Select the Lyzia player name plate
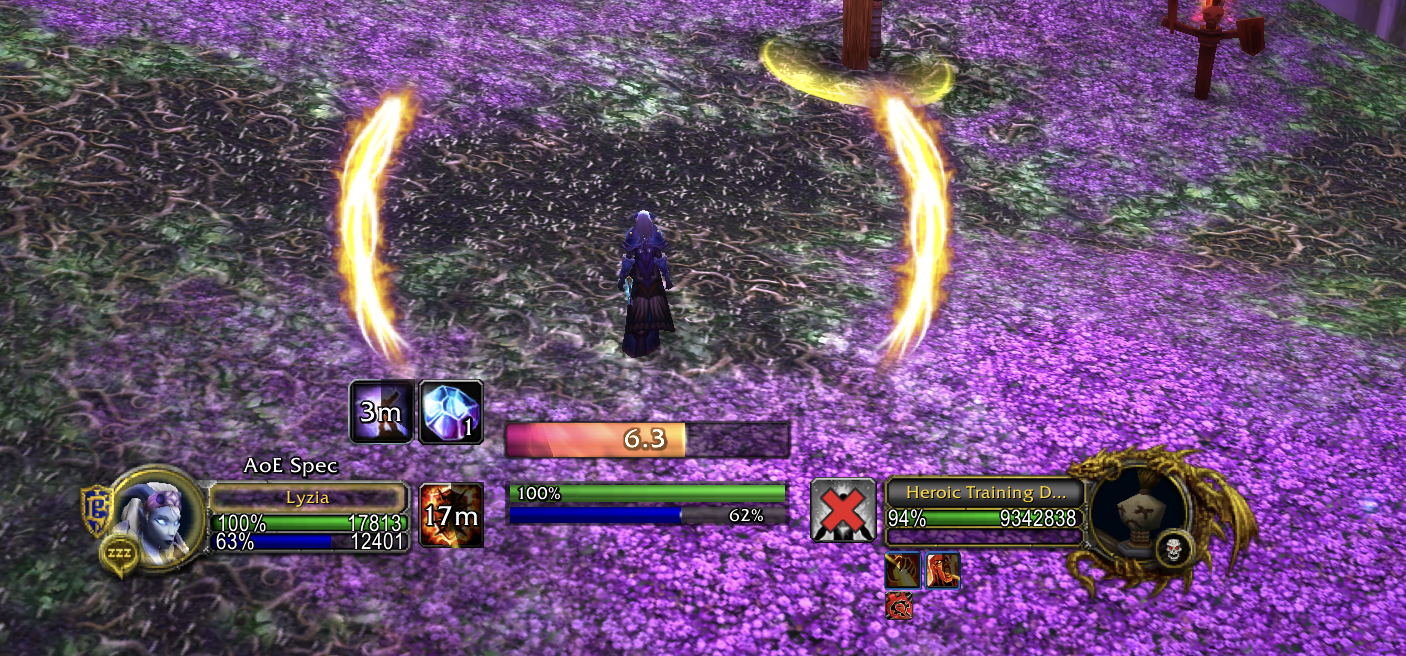This screenshot has width=1406, height=656. (308, 497)
